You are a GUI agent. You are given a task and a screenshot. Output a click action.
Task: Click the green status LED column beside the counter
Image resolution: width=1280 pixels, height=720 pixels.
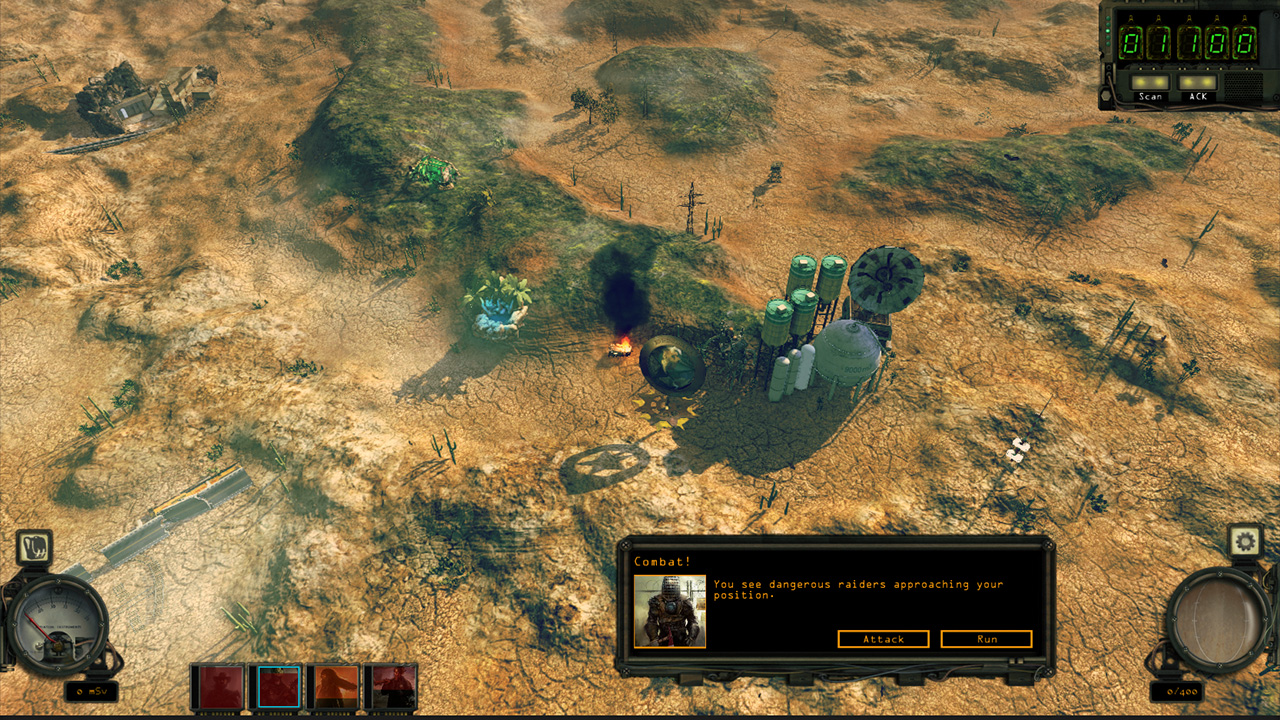pos(1108,31)
